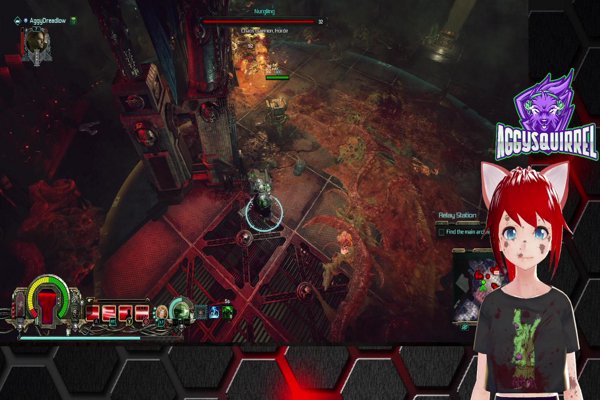Select the grey square ability icon
Viewport: 600px width, 400px height.
coord(201,312)
